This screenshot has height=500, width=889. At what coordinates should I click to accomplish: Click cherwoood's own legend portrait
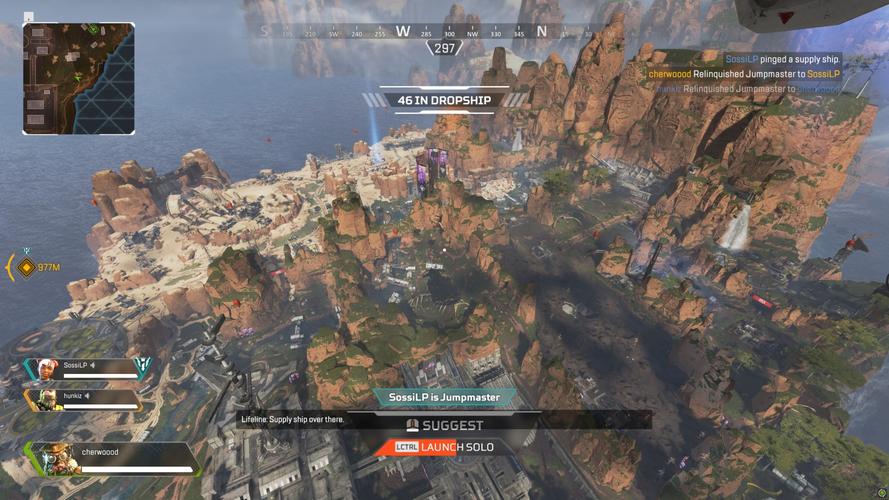pyautogui.click(x=59, y=459)
